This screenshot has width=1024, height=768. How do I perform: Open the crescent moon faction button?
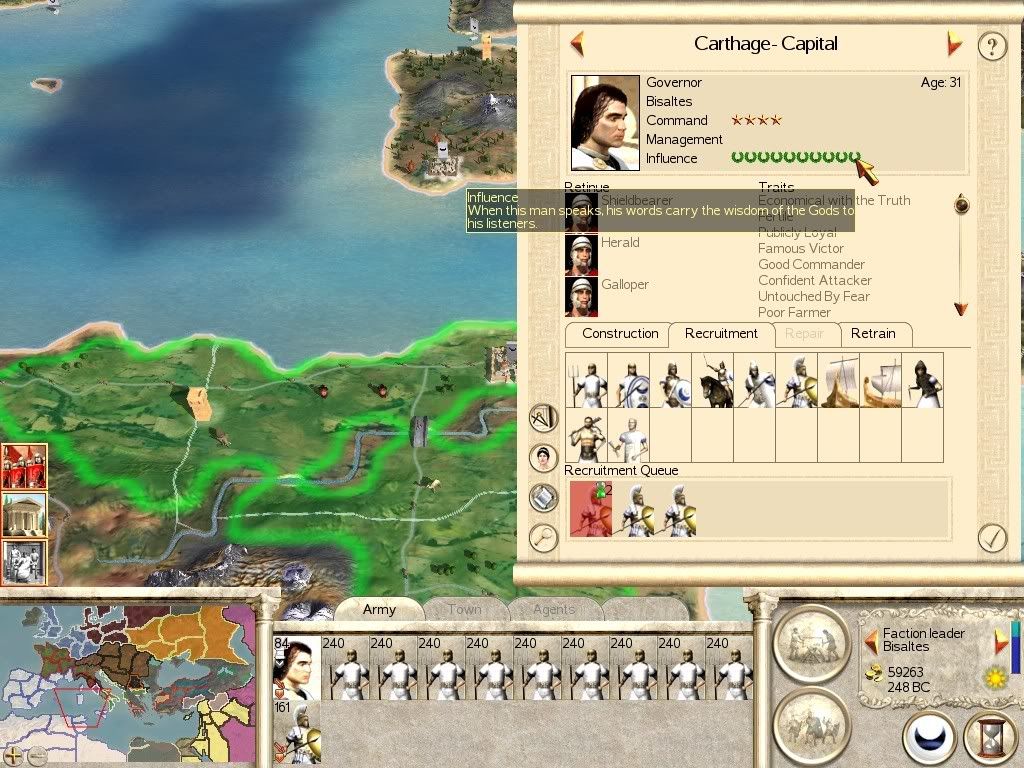pyautogui.click(x=929, y=738)
